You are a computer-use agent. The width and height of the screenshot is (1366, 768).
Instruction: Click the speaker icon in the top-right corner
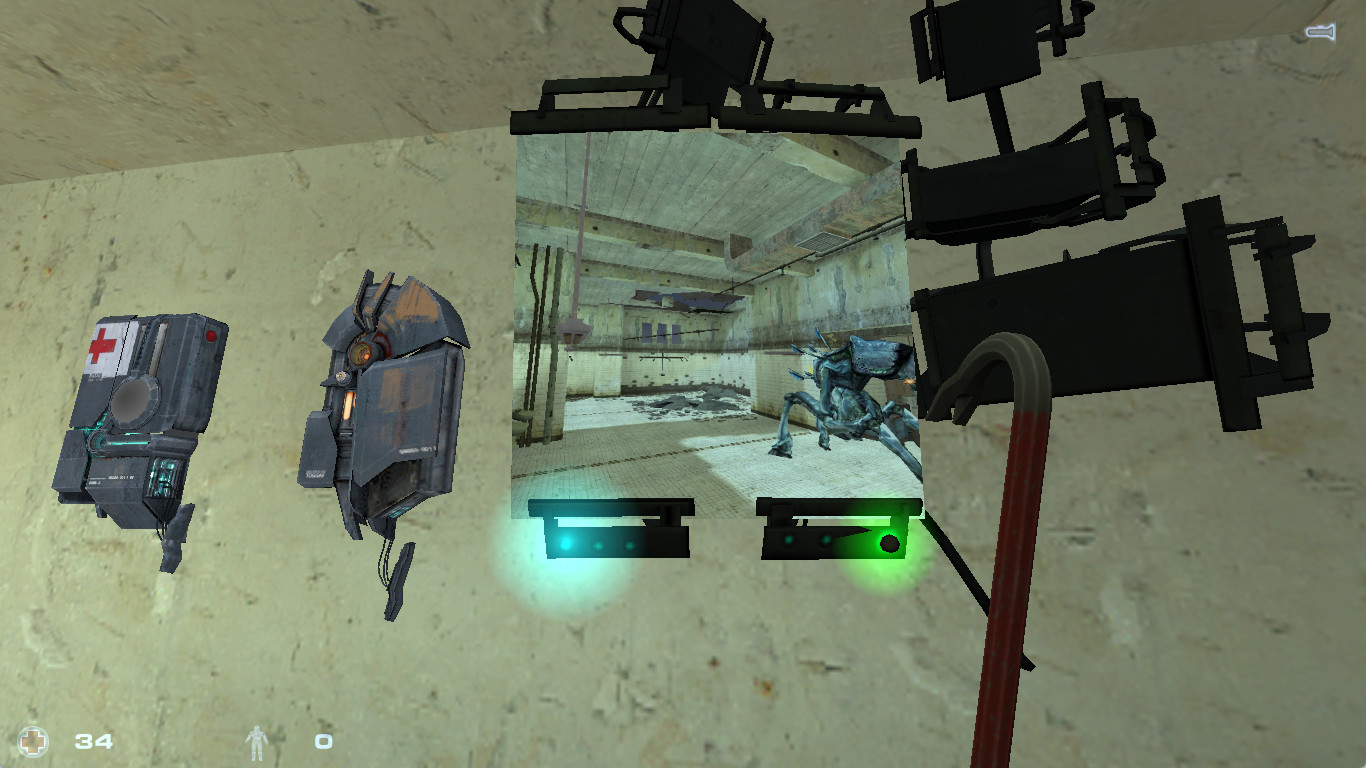coord(1319,31)
